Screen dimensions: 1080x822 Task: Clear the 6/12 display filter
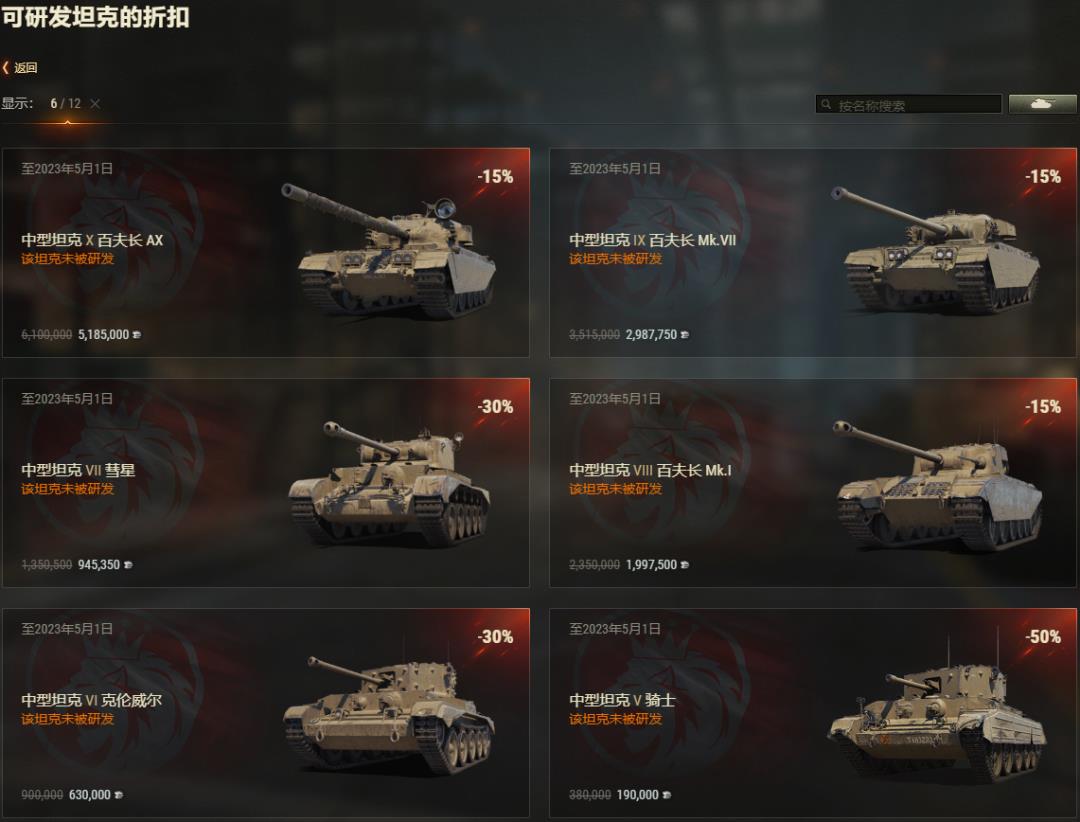pyautogui.click(x=95, y=104)
